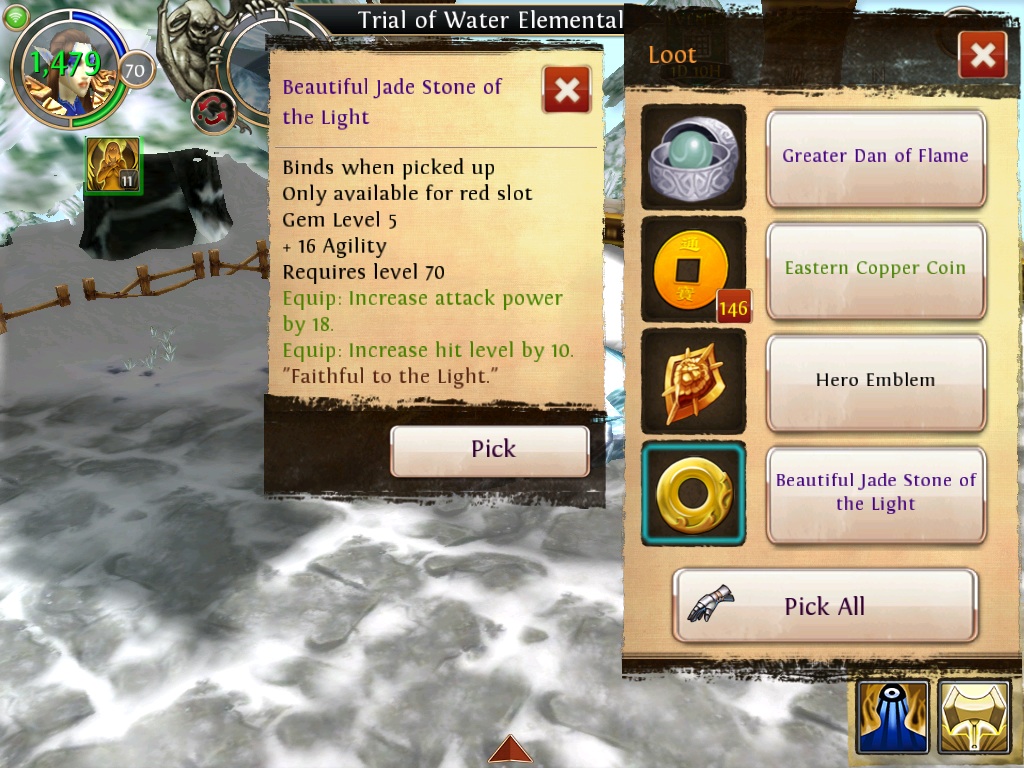1024x768 pixels.
Task: Pick the Beautiful Jade Stone item
Action: click(x=489, y=450)
